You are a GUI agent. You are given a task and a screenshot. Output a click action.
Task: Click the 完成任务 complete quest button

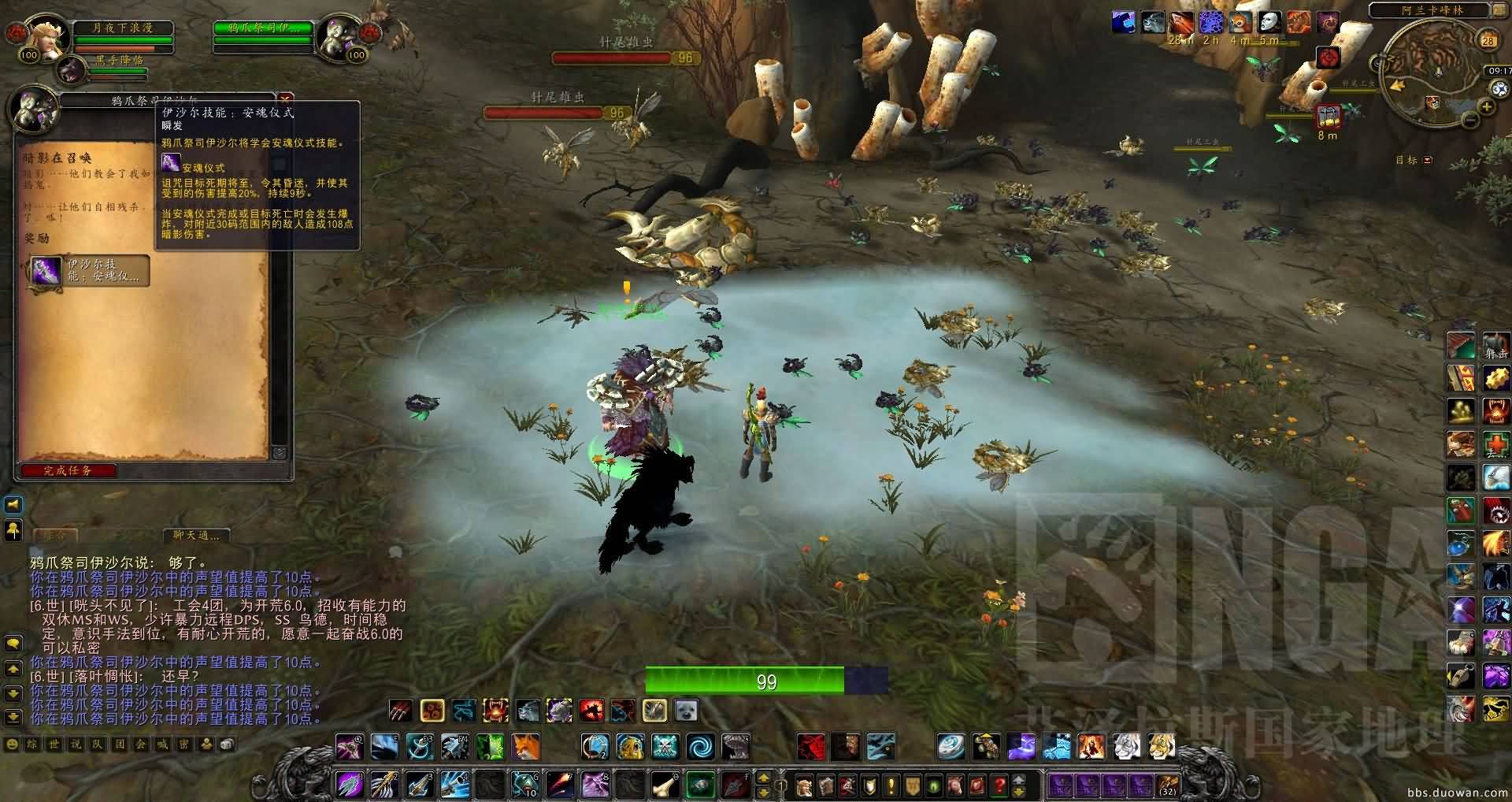69,470
